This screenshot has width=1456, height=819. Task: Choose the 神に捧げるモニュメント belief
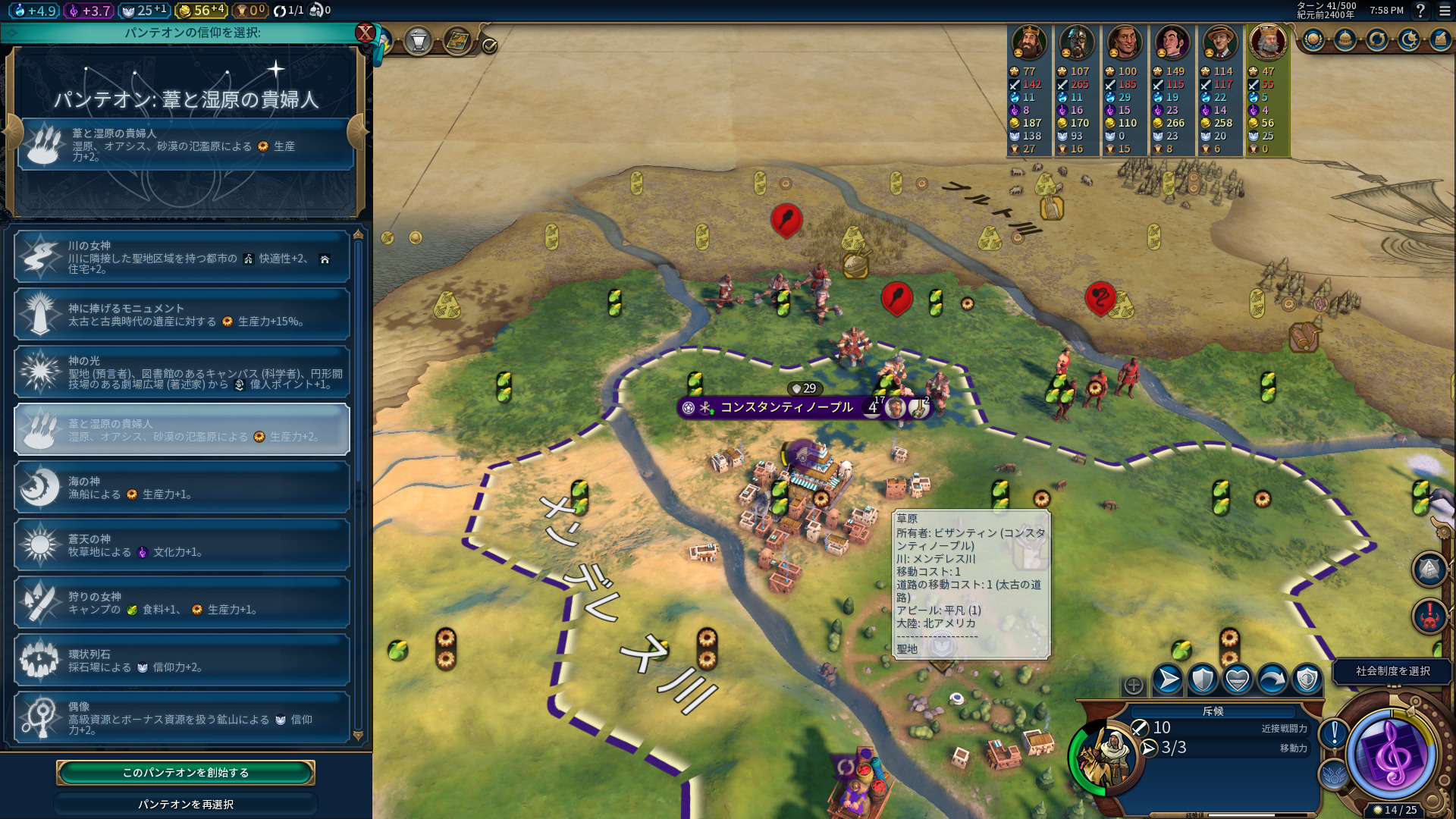click(182, 315)
